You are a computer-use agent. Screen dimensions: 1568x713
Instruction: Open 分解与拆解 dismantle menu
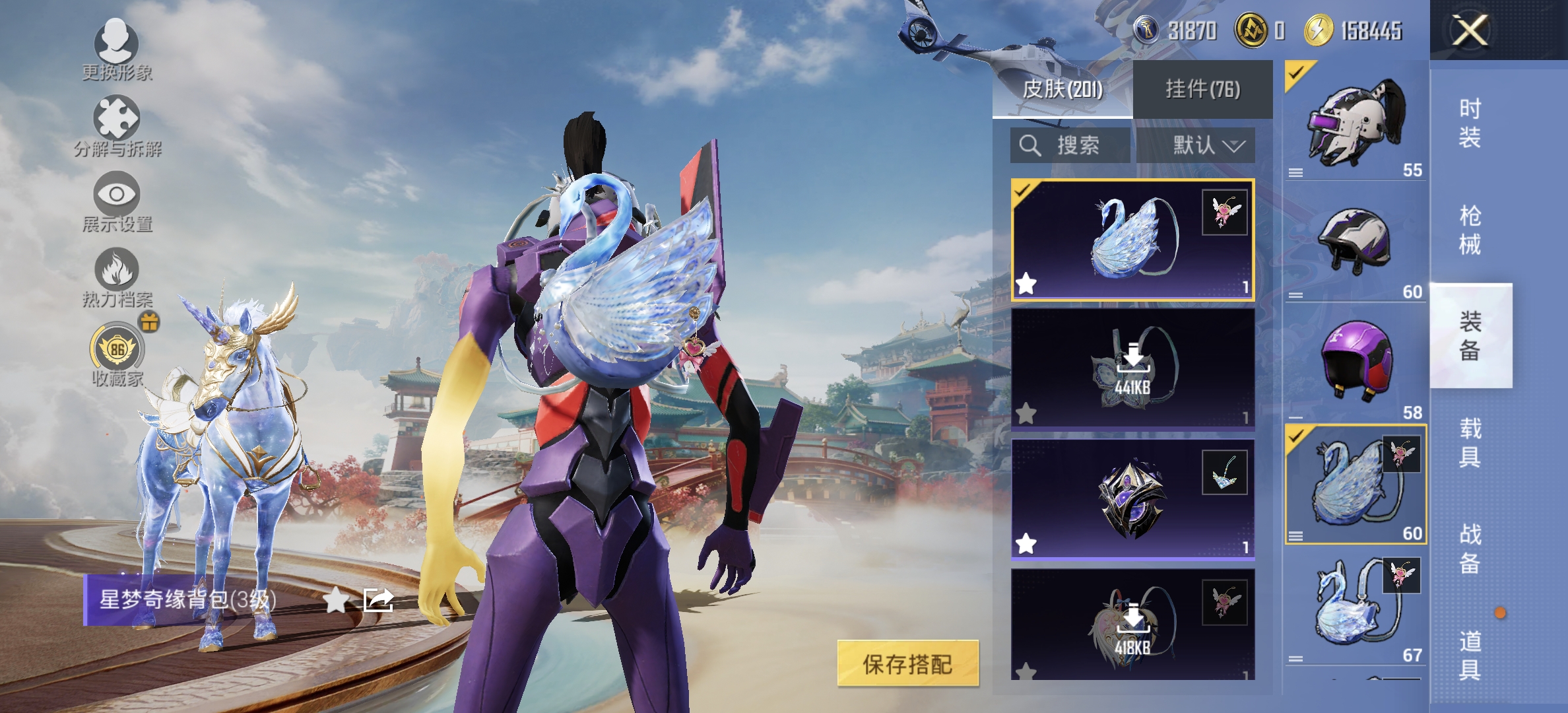click(117, 125)
